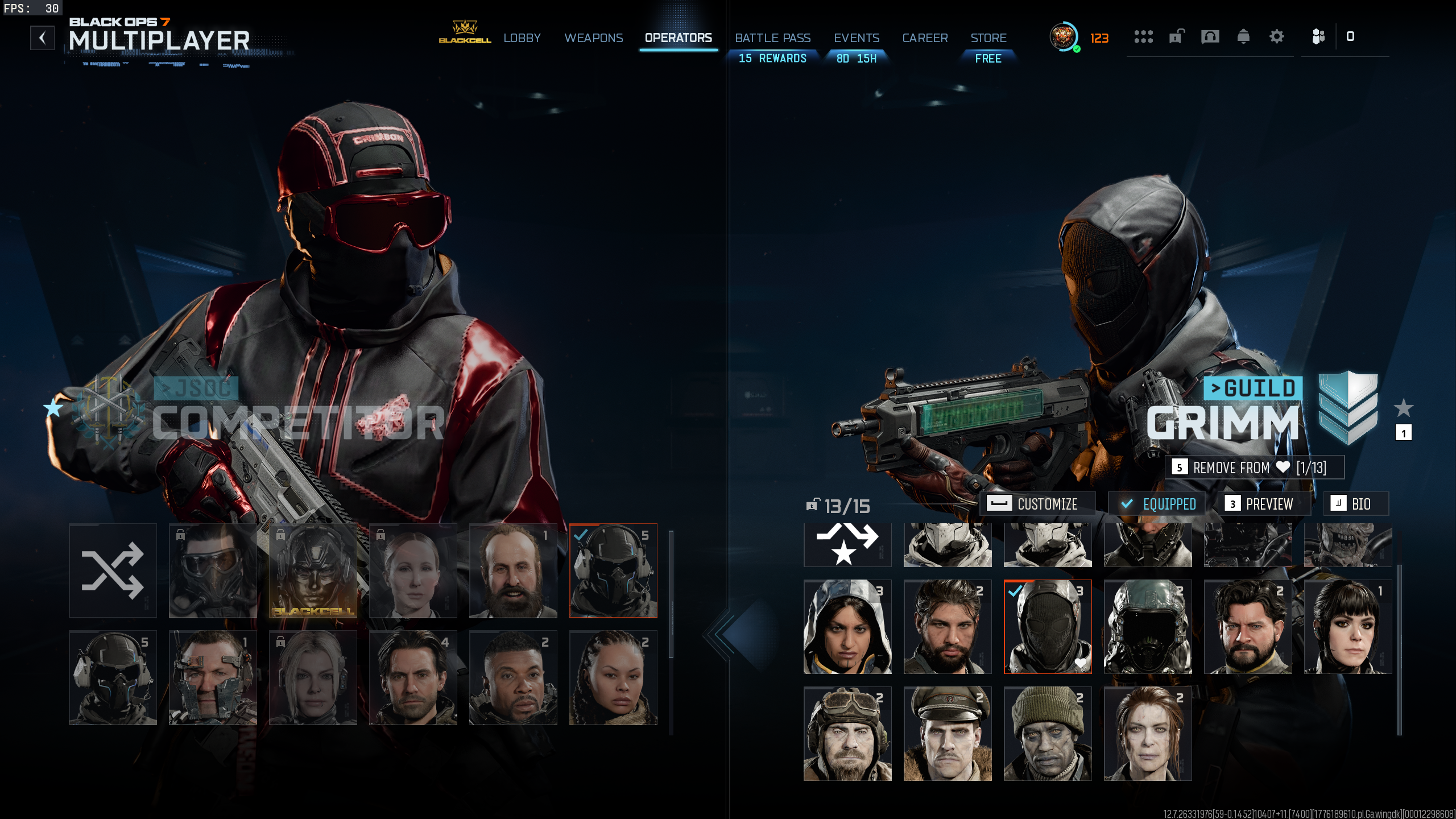Go to the Career tab
1456x819 pixels.
tap(925, 38)
